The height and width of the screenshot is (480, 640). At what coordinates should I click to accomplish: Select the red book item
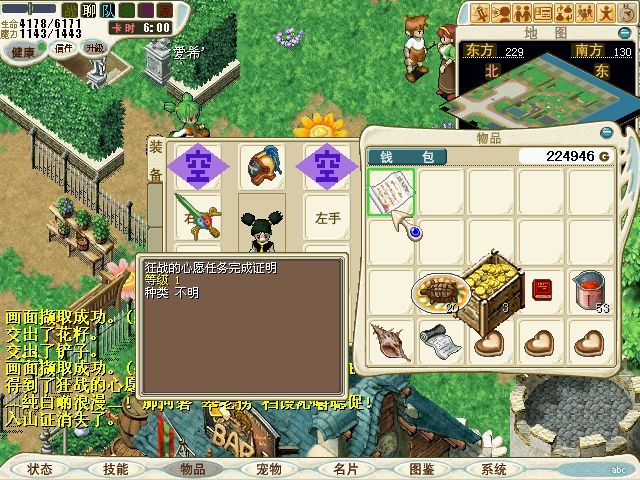coord(541,290)
